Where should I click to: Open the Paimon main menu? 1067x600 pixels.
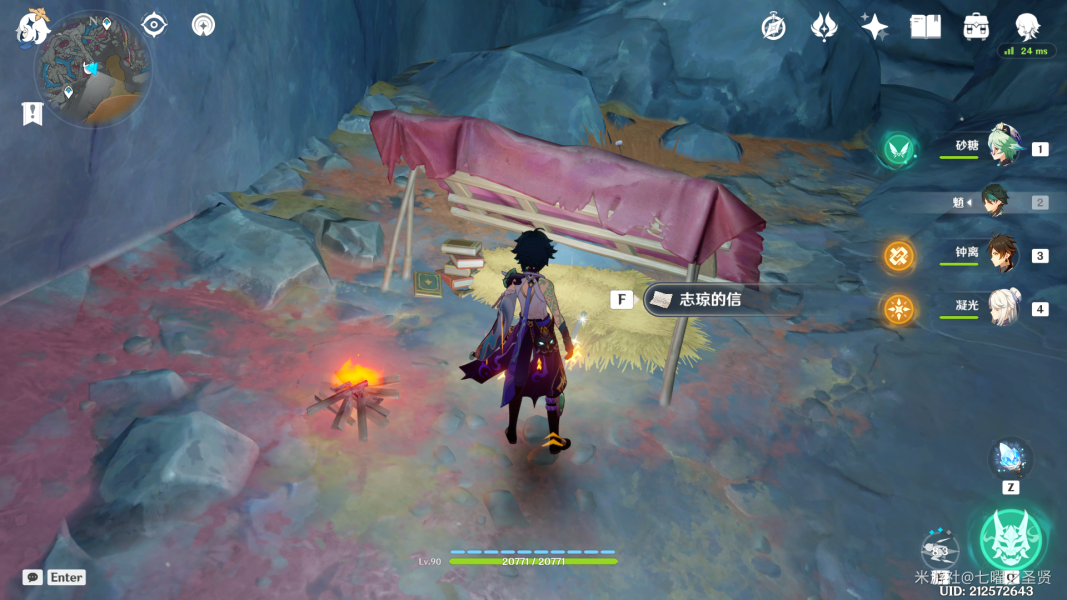(x=32, y=27)
